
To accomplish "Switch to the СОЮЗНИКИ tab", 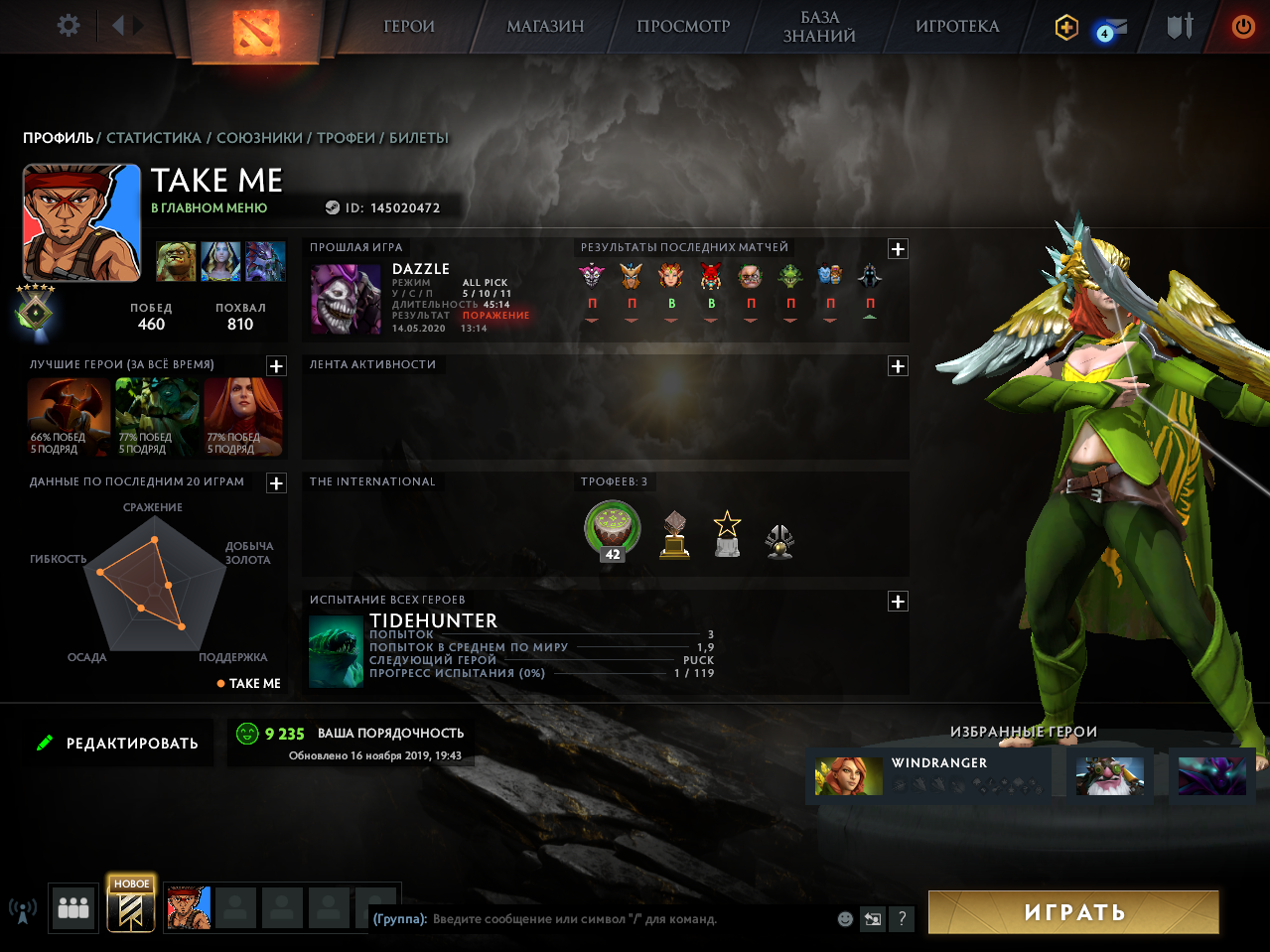I will pyautogui.click(x=259, y=138).
